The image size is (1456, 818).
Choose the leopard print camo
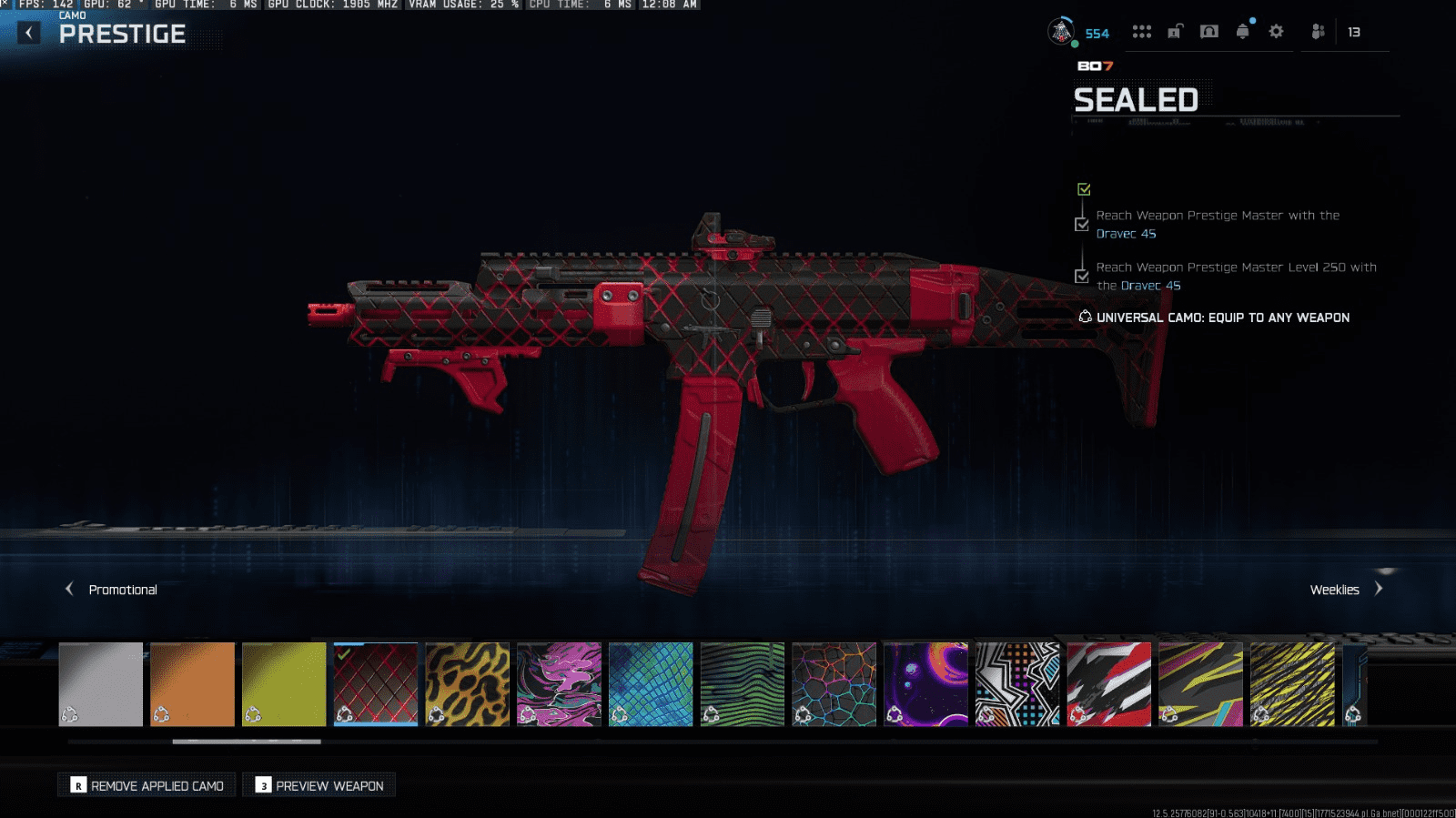tap(468, 684)
